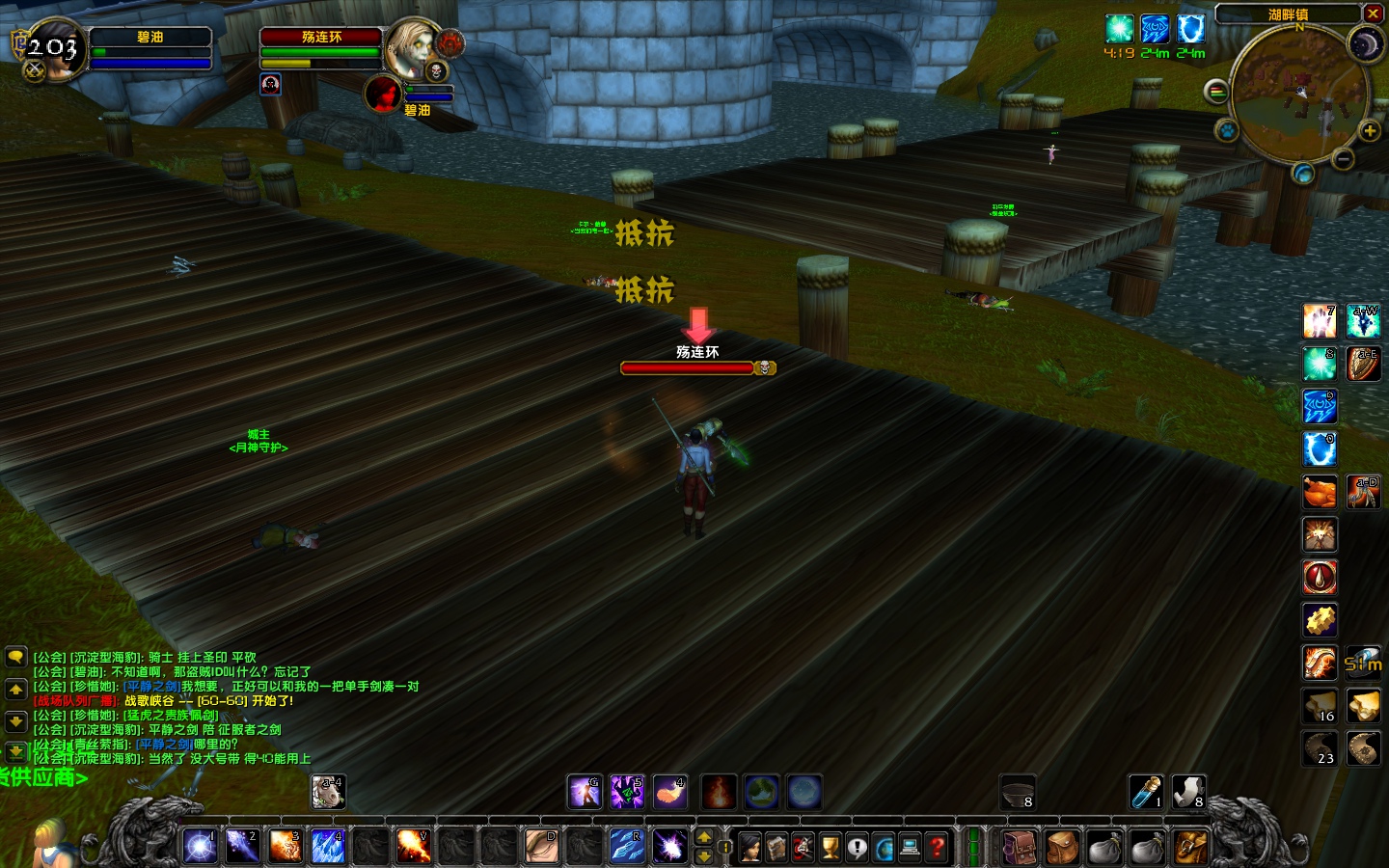Open the LFG browser (globe icon)

(885, 847)
